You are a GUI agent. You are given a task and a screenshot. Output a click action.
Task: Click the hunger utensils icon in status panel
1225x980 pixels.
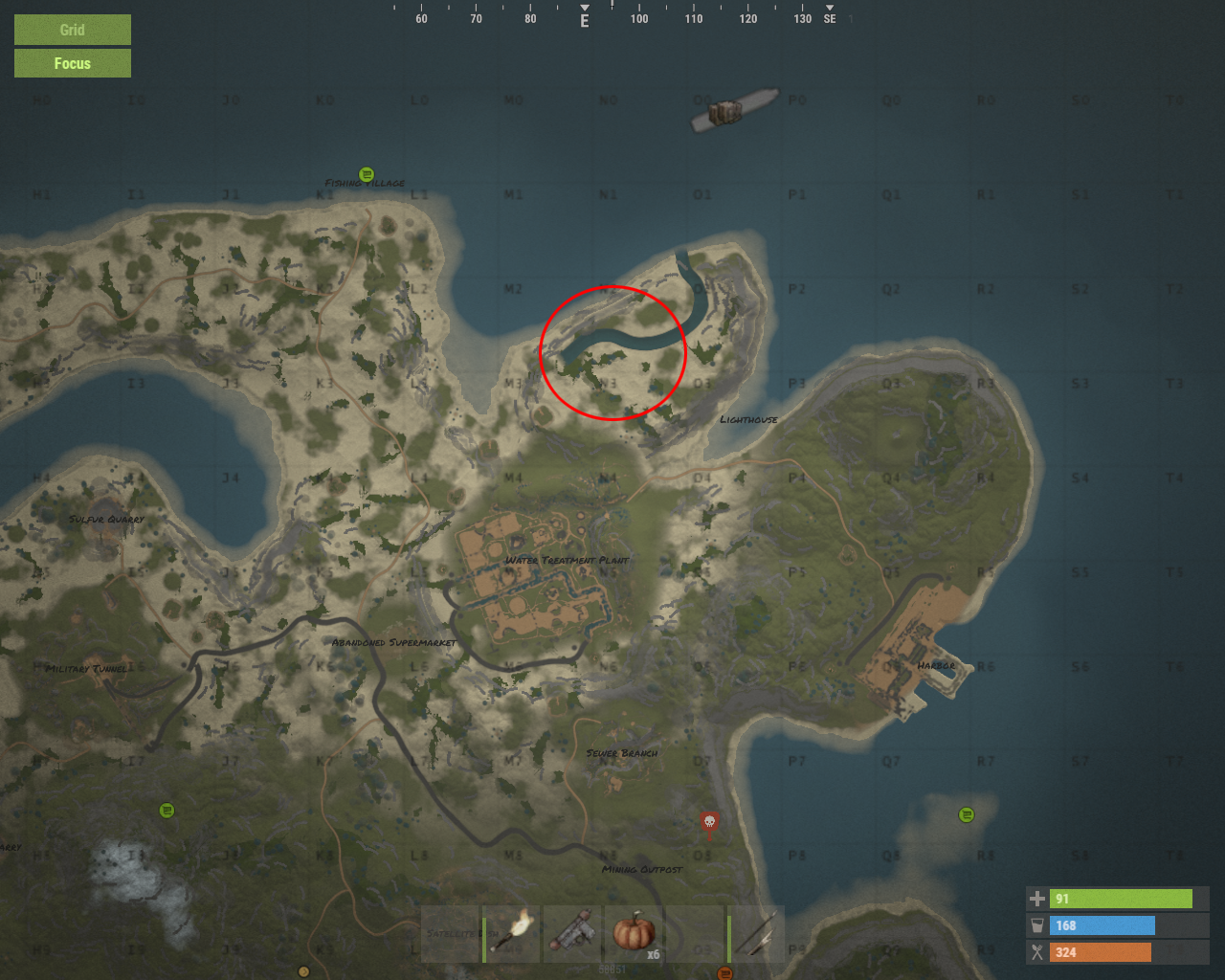(x=1037, y=952)
